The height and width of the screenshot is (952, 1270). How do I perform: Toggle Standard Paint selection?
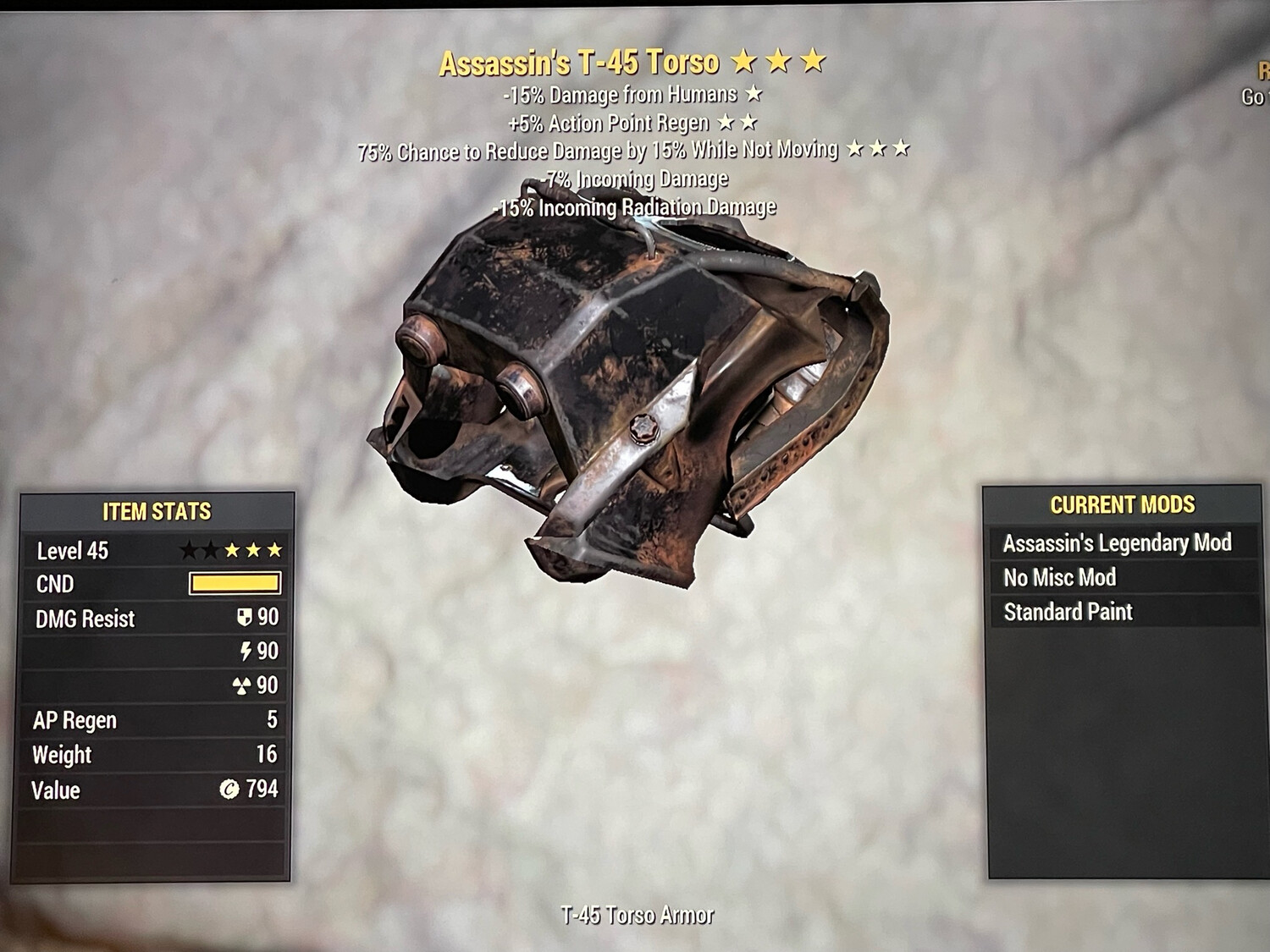pyautogui.click(x=1068, y=612)
